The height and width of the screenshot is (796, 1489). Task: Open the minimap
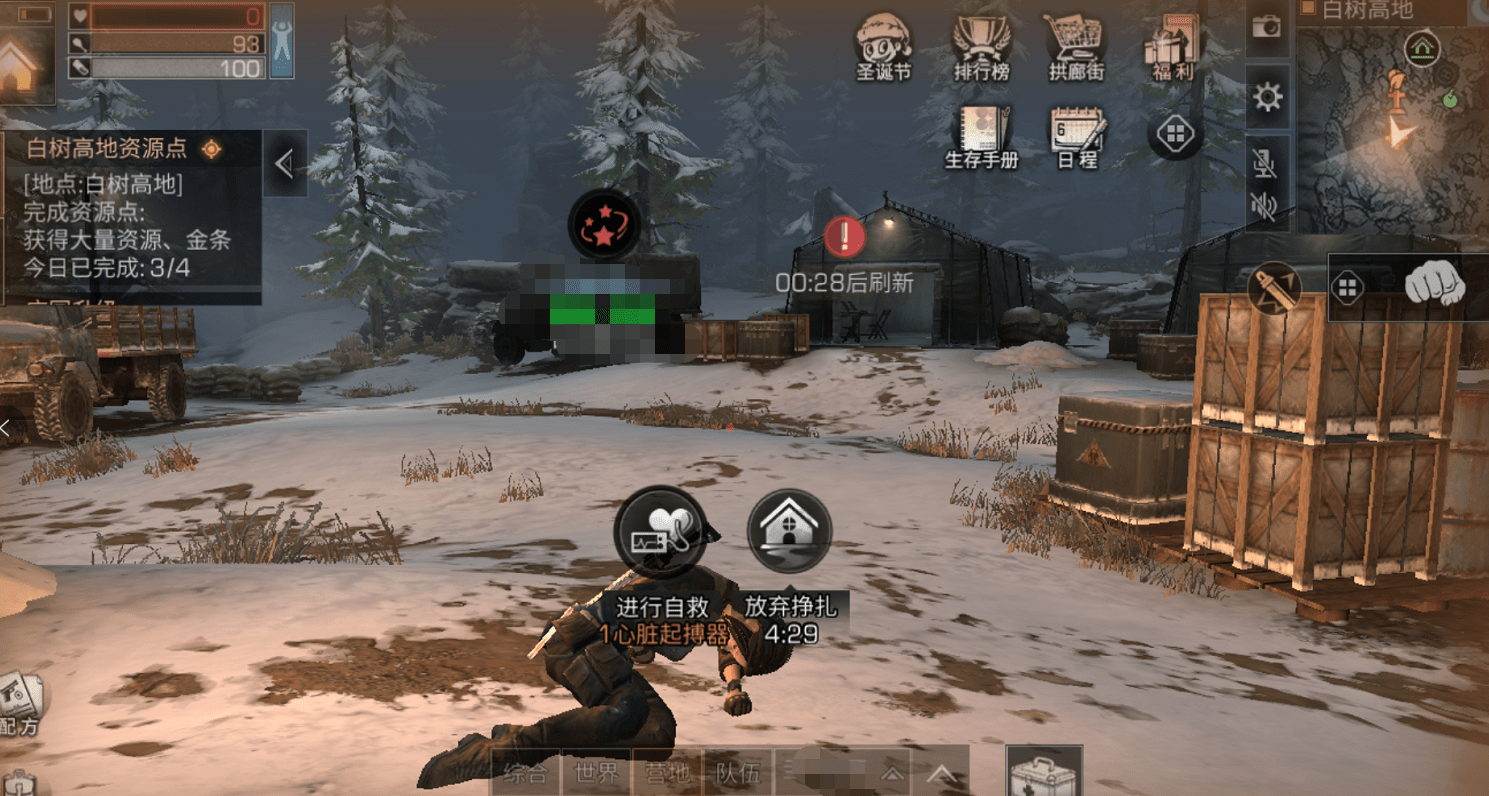click(x=1392, y=118)
